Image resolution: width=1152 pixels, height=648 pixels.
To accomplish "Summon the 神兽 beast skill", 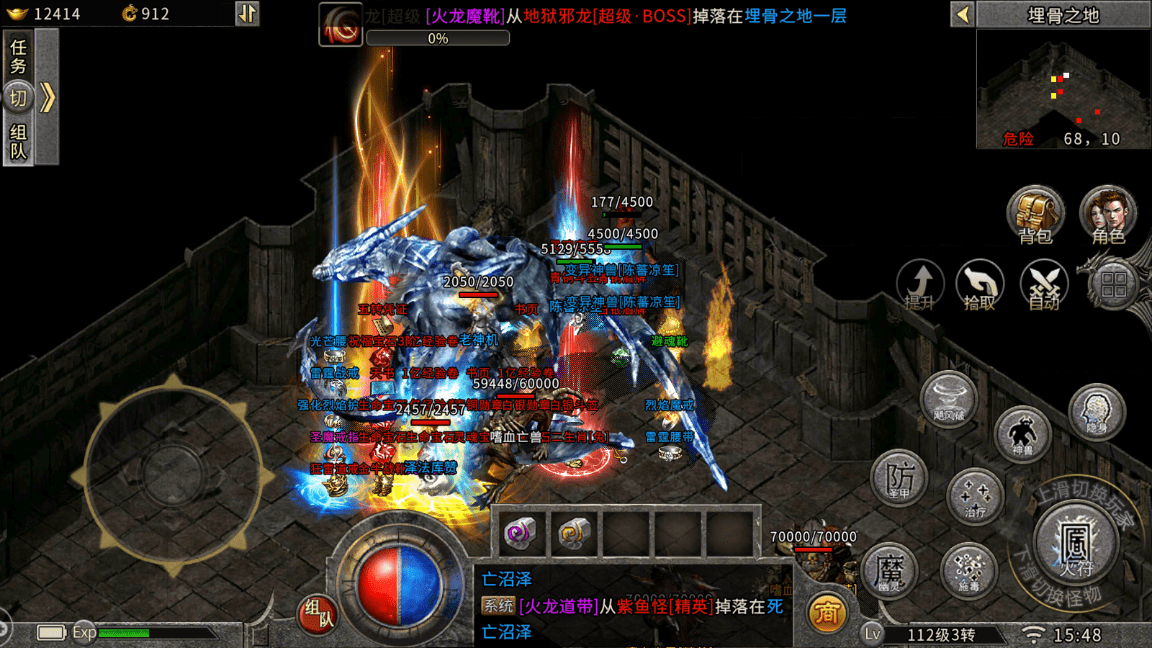I will coord(1022,434).
